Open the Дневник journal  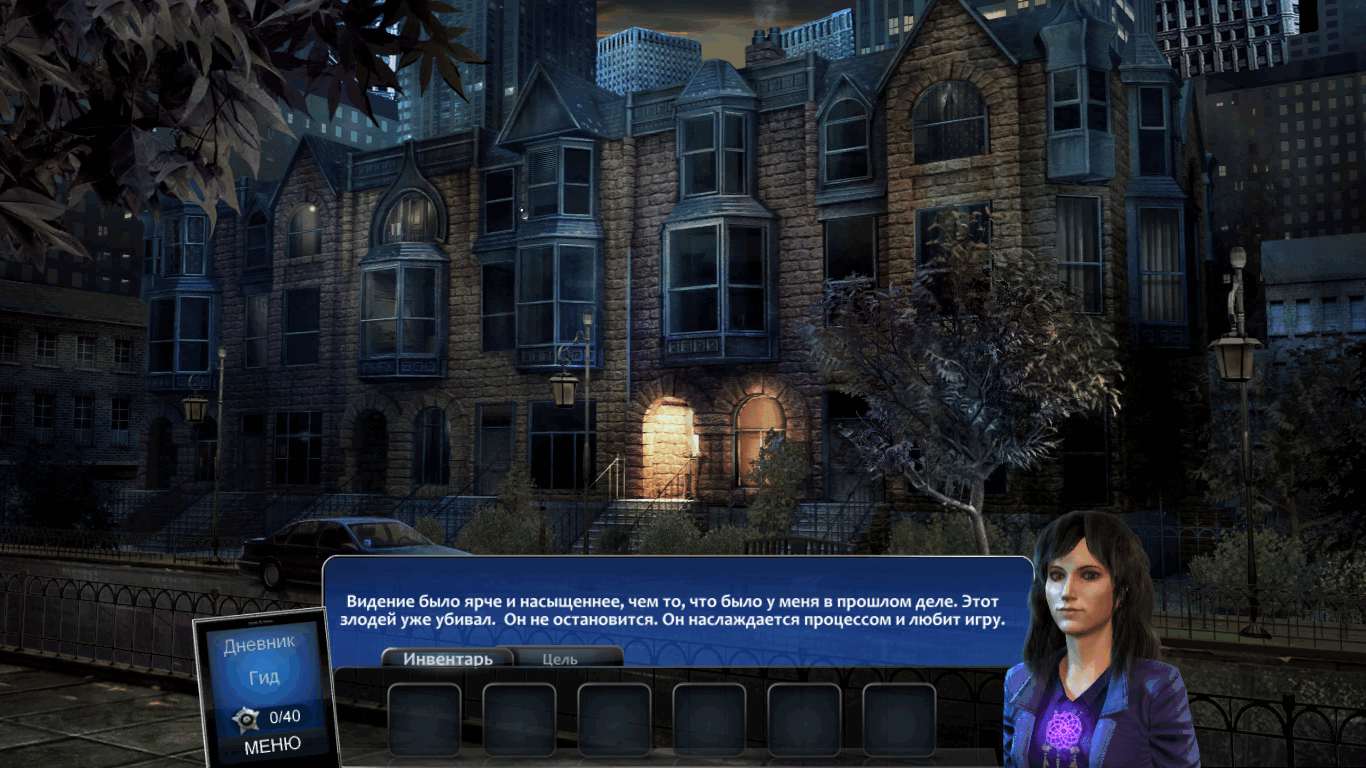click(259, 644)
